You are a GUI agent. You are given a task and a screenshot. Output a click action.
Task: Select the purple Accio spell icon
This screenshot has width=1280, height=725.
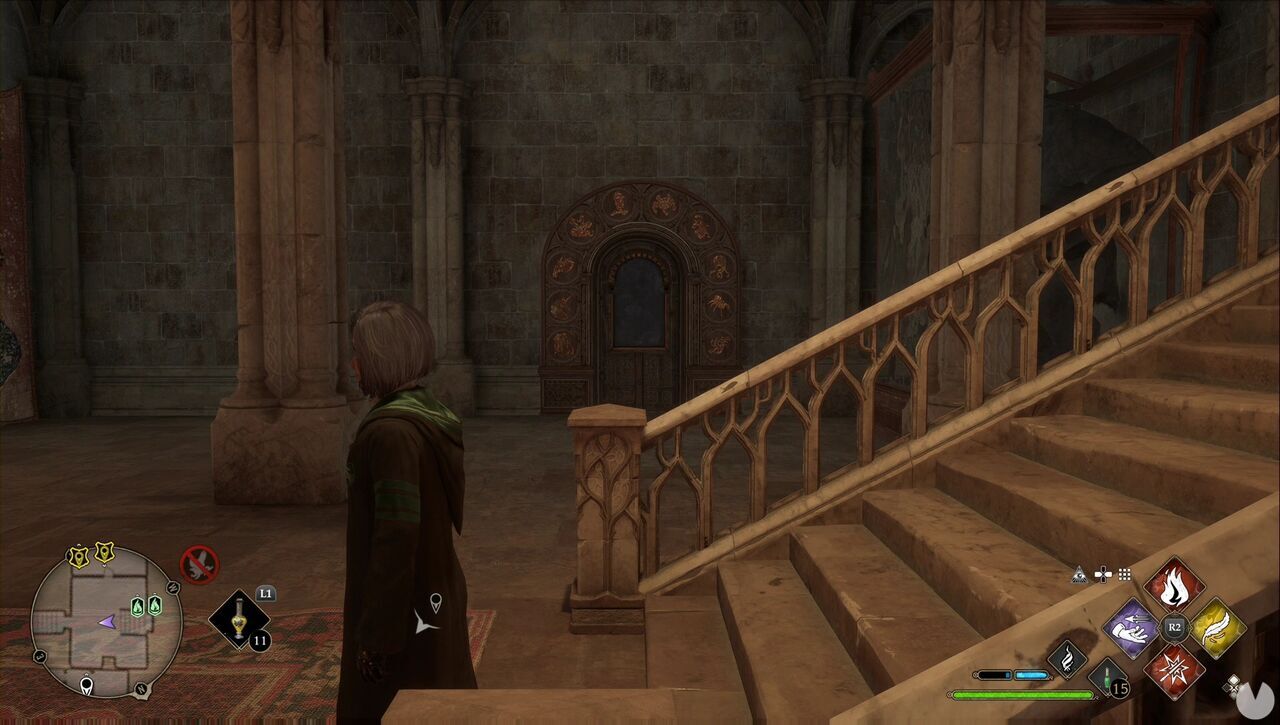[1131, 630]
